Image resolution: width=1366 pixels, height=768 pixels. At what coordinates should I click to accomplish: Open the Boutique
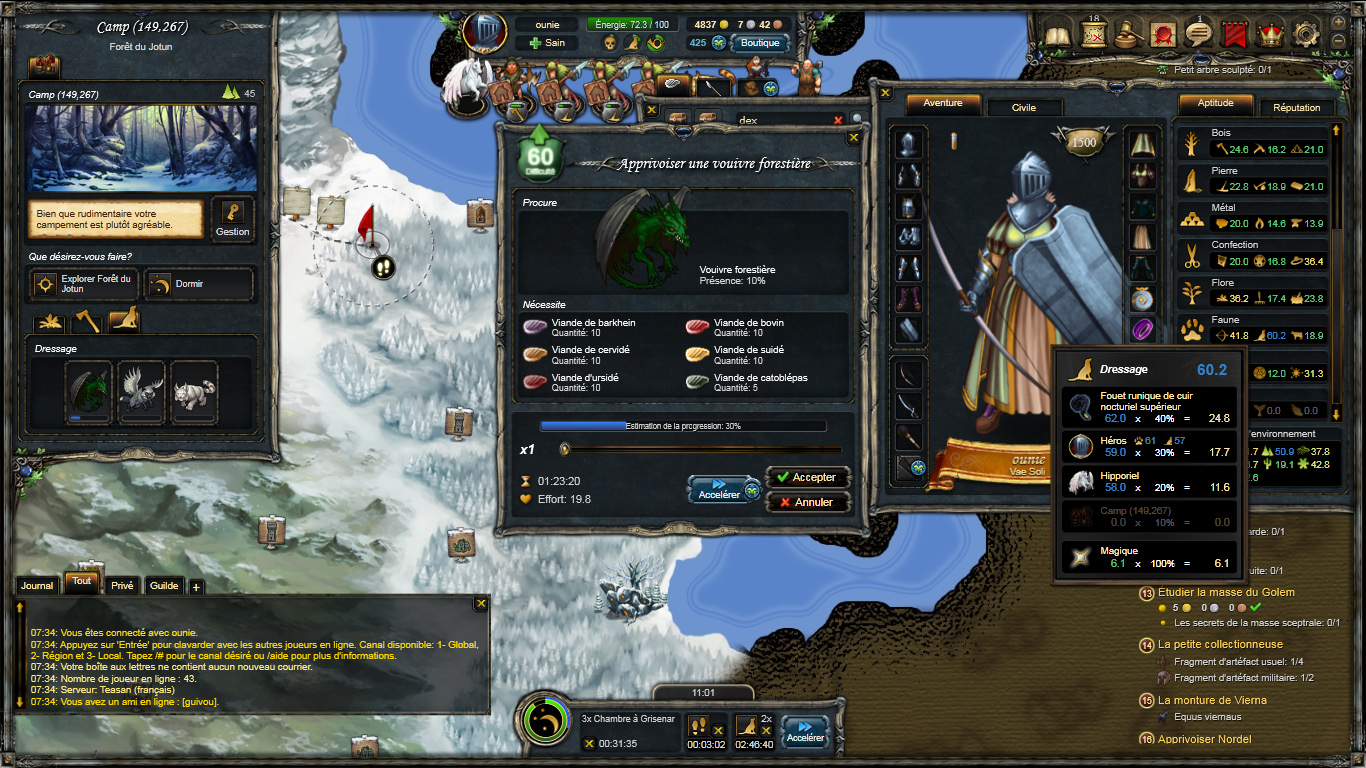[x=759, y=43]
